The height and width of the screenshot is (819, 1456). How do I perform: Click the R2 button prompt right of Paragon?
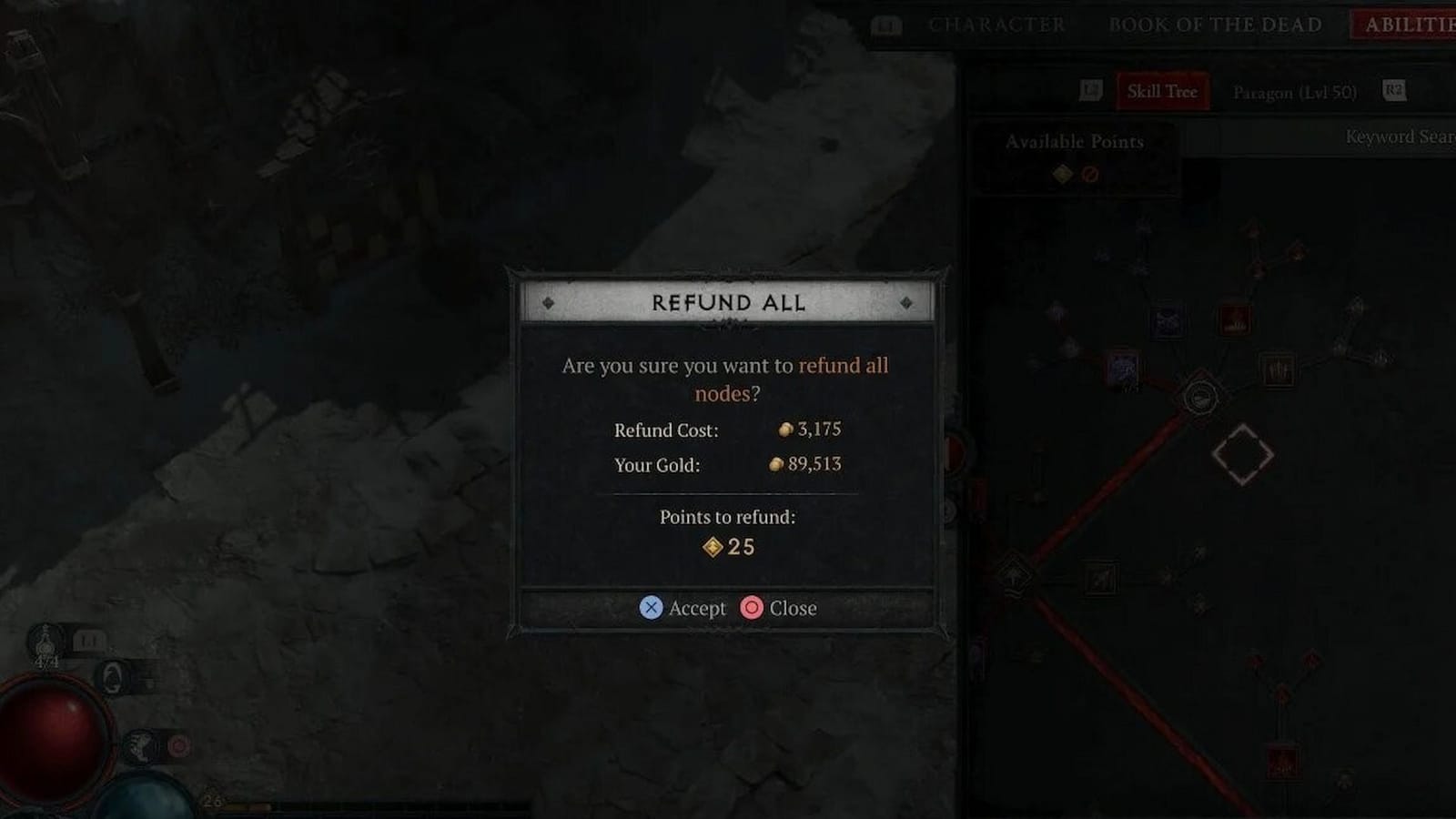pos(1391,92)
